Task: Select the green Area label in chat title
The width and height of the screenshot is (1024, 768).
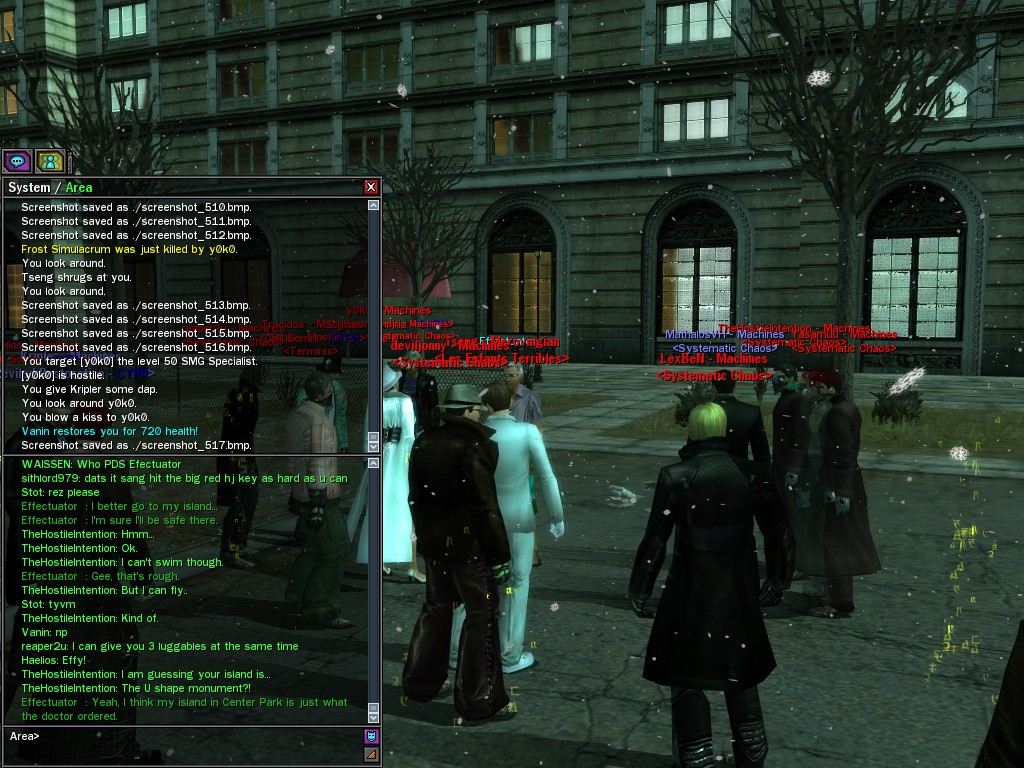Action: pos(79,188)
